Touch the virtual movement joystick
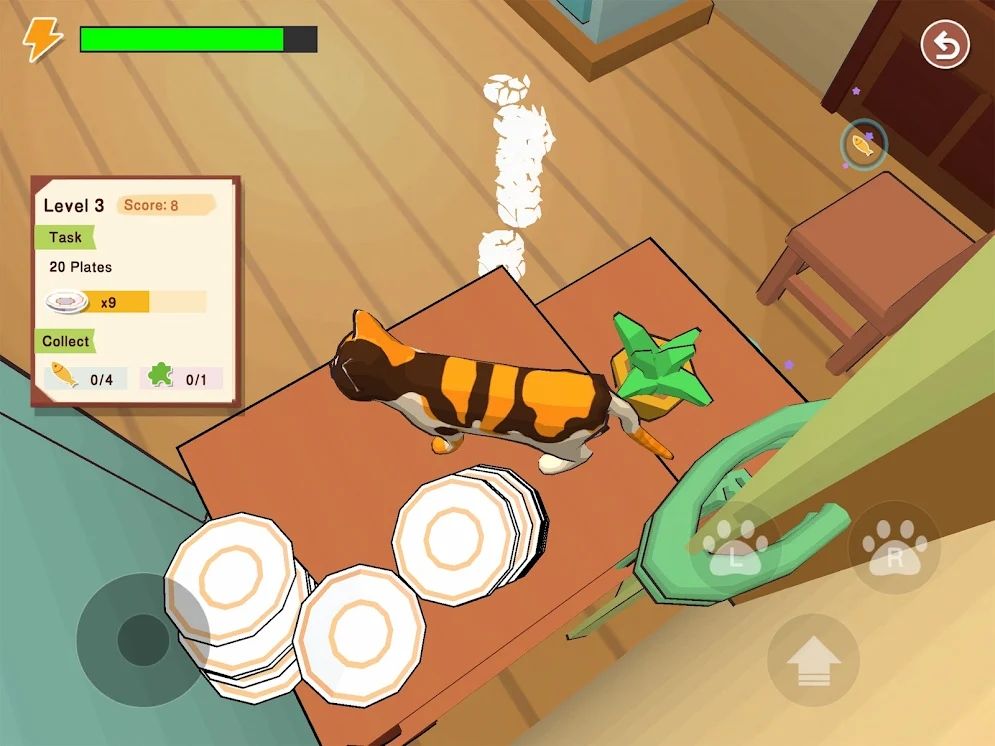 (x=143, y=640)
